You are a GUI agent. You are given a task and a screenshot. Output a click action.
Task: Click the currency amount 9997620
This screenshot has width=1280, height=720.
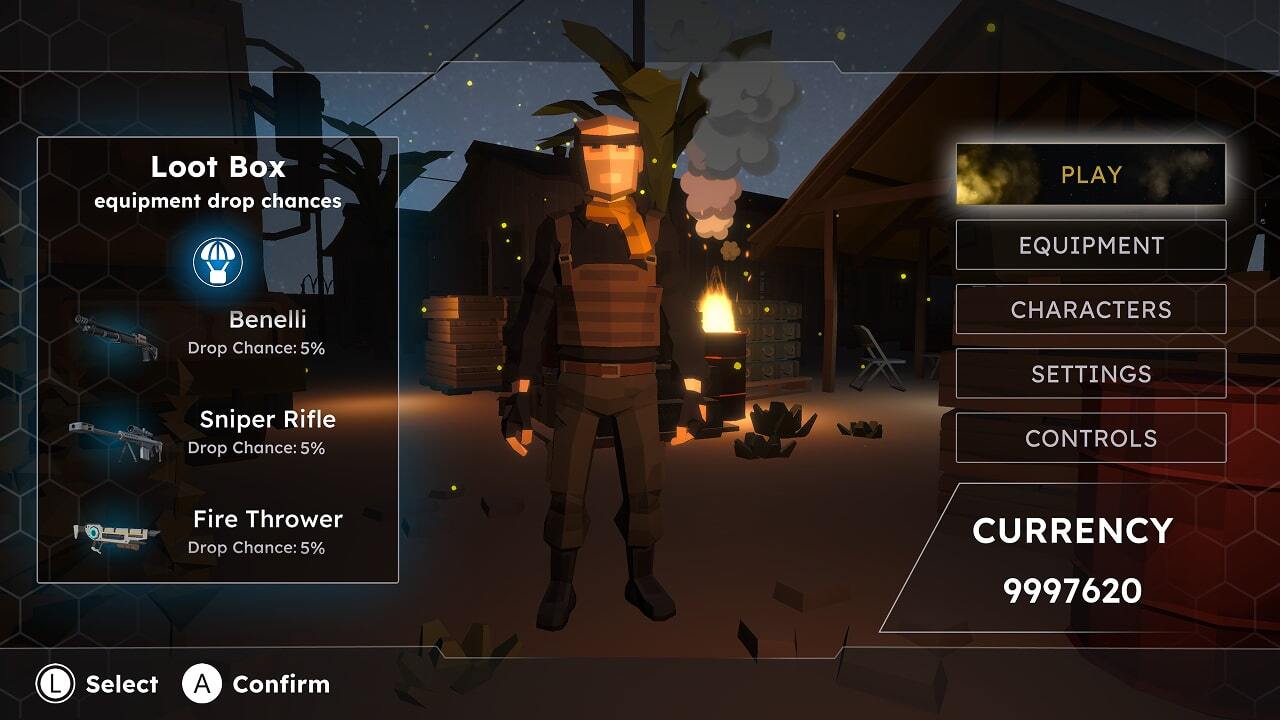(1073, 590)
